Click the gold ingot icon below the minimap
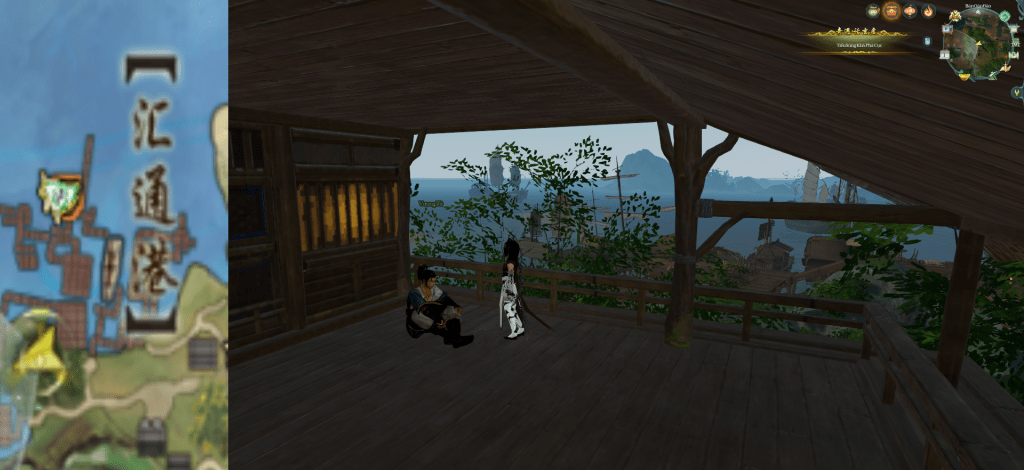The image size is (1024, 470). click(964, 76)
